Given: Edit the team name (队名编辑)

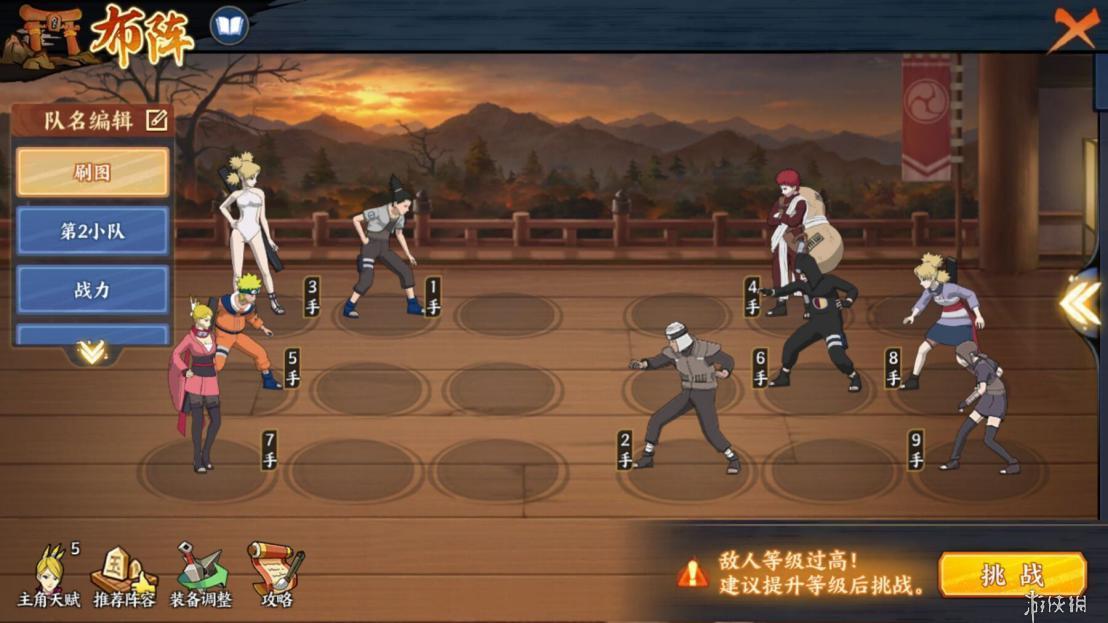Looking at the screenshot, I should tap(156, 121).
